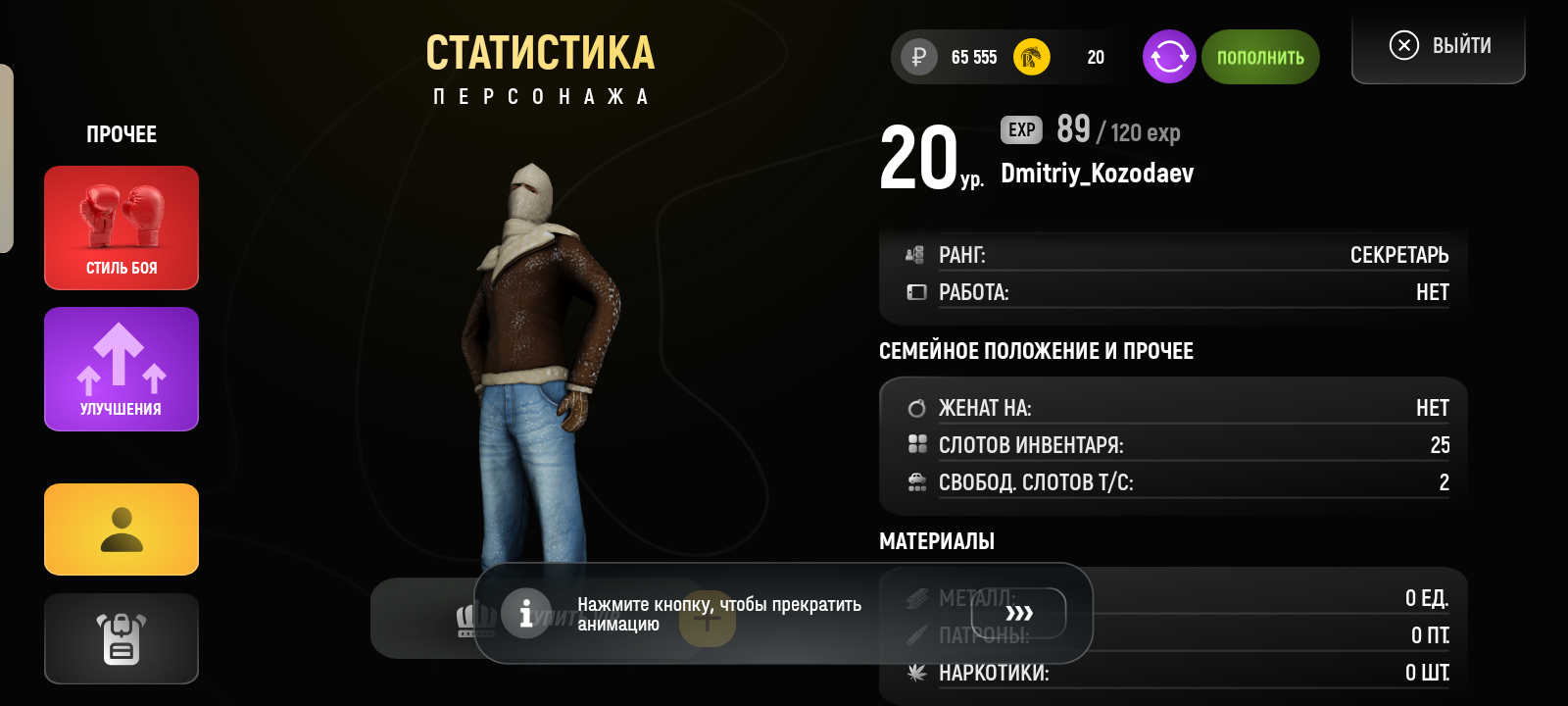Click the EXP badge near the level number

(1019, 129)
